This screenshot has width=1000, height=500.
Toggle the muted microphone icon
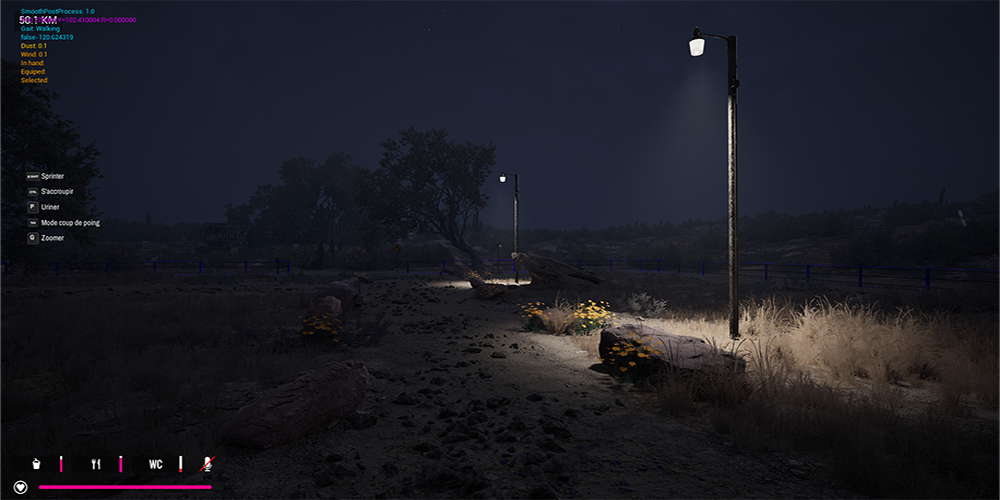[208, 464]
